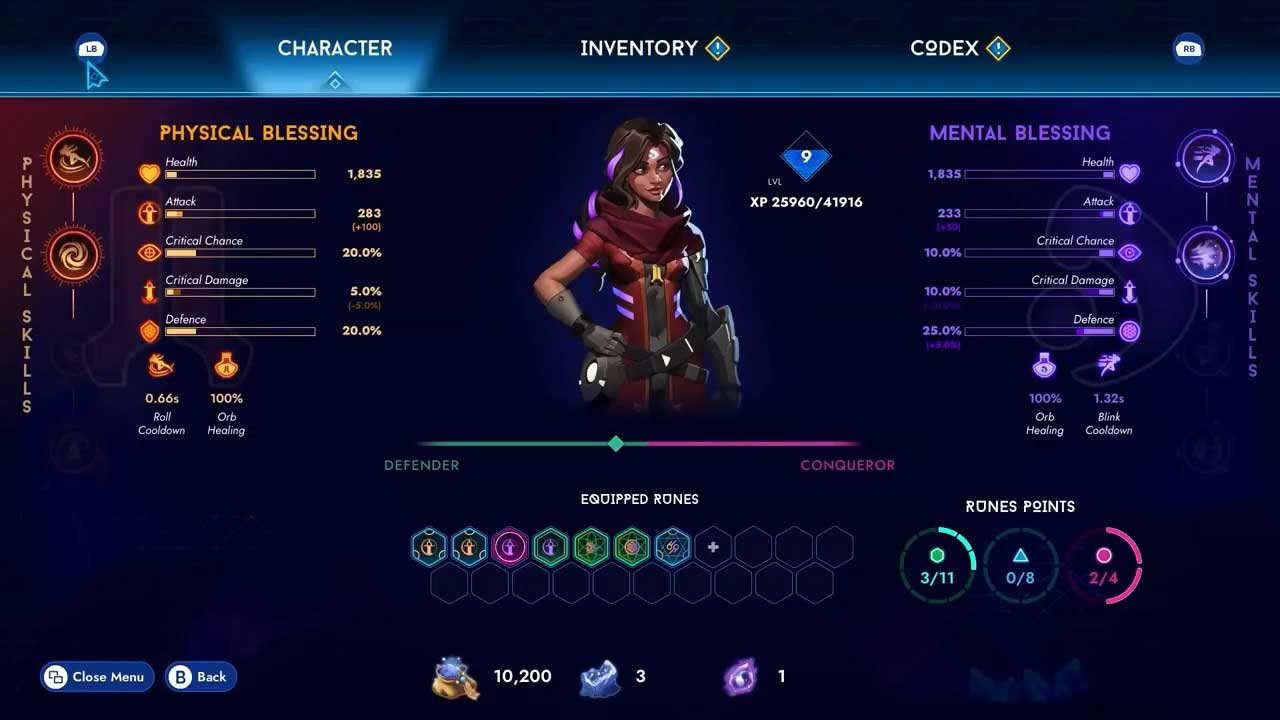Click the blue triangle rune points ring
Viewport: 1280px width, 720px height.
pyautogui.click(x=1020, y=566)
